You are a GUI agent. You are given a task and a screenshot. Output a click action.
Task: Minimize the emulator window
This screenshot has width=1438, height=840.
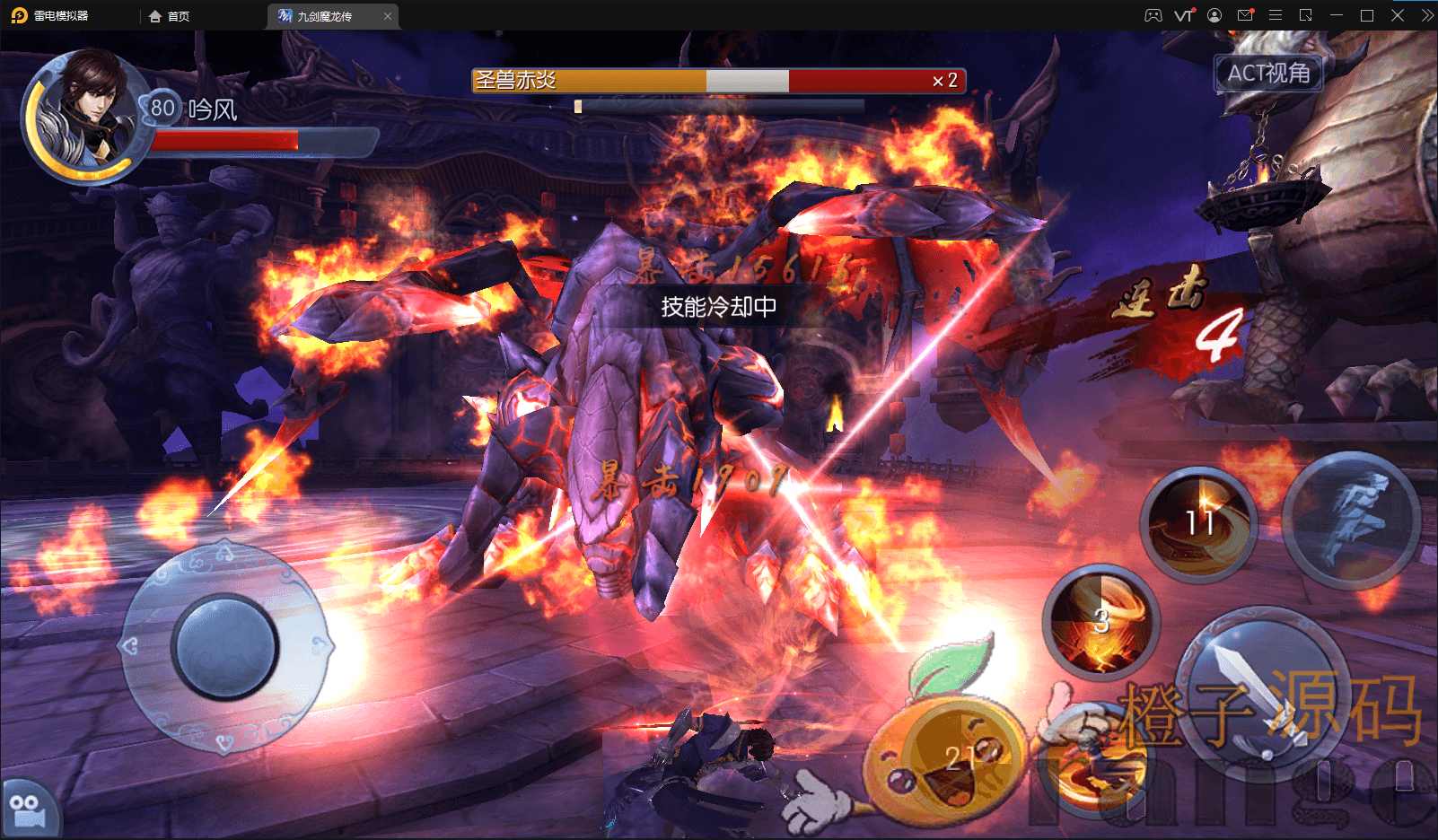[x=1336, y=15]
